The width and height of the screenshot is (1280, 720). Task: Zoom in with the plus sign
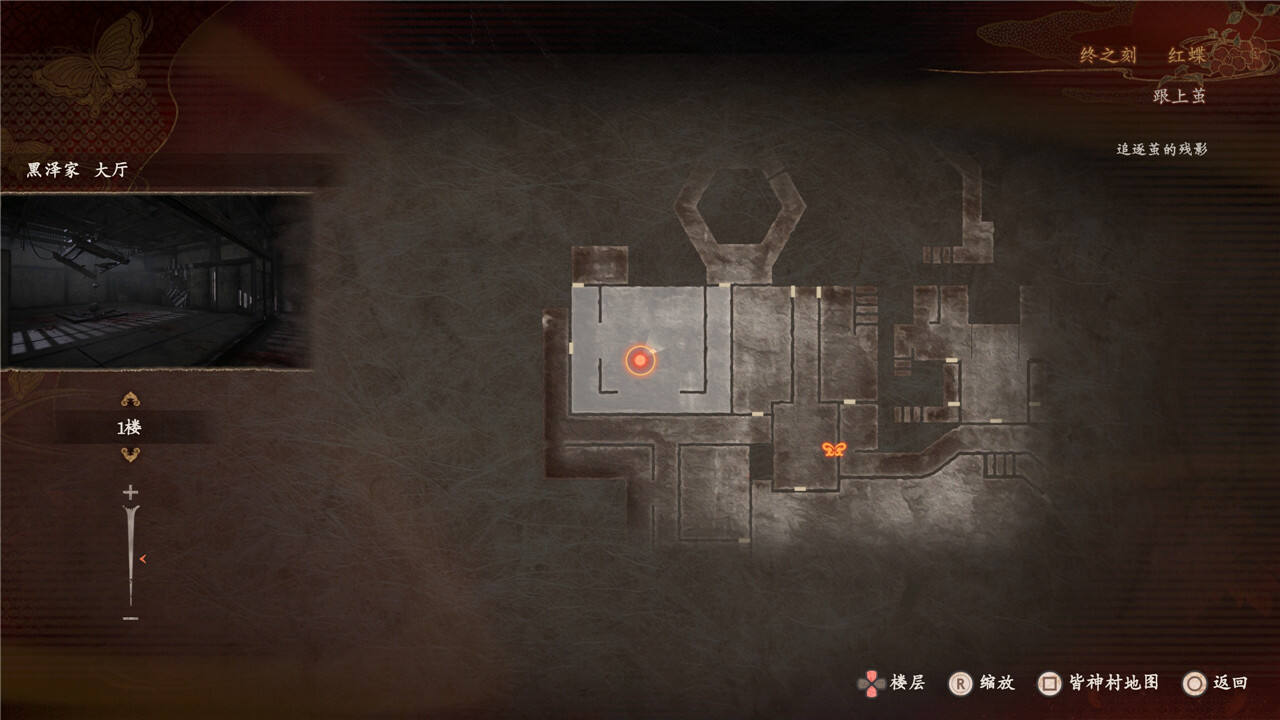130,492
